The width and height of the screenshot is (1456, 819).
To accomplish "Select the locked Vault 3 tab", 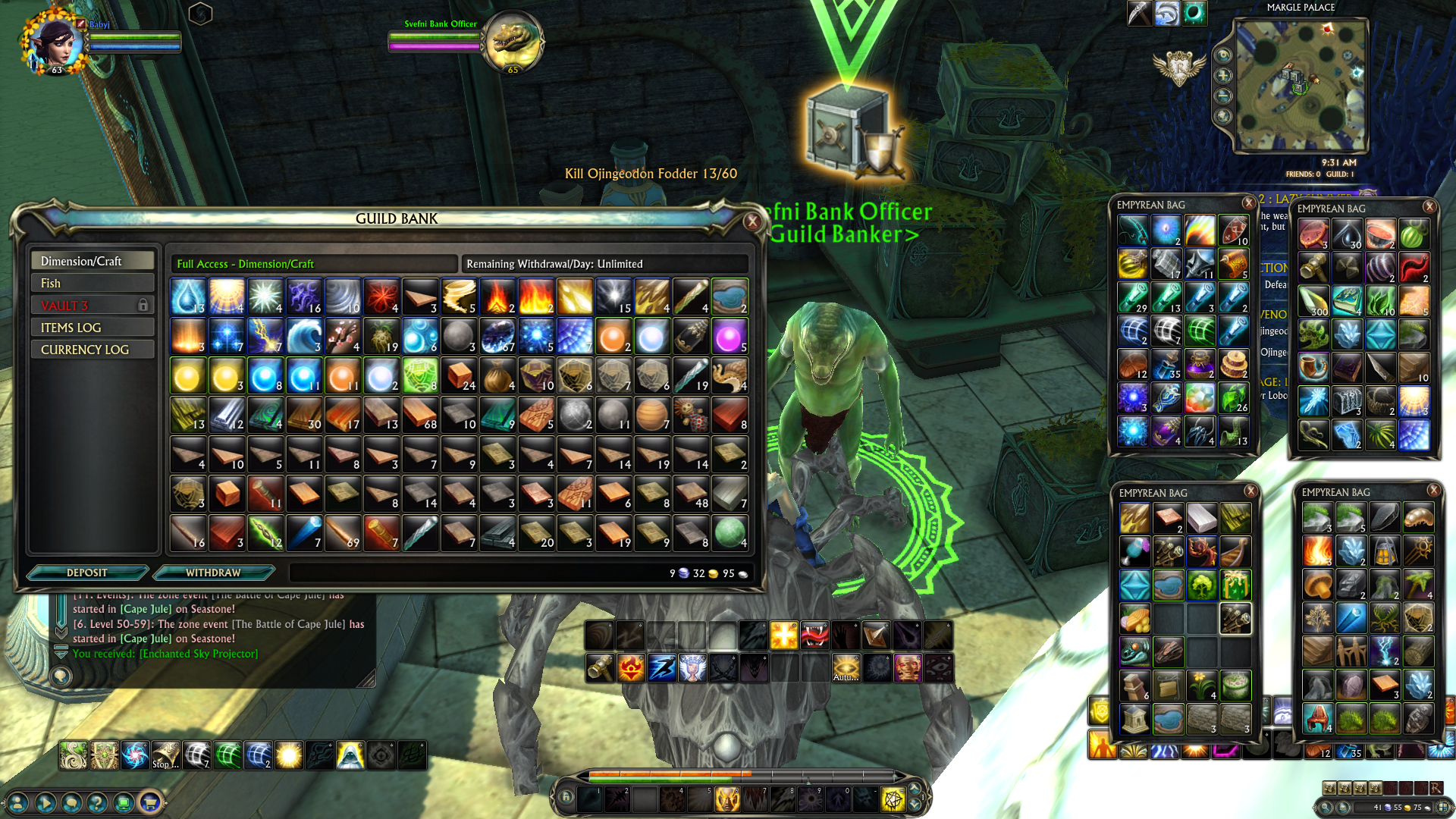I will point(92,305).
